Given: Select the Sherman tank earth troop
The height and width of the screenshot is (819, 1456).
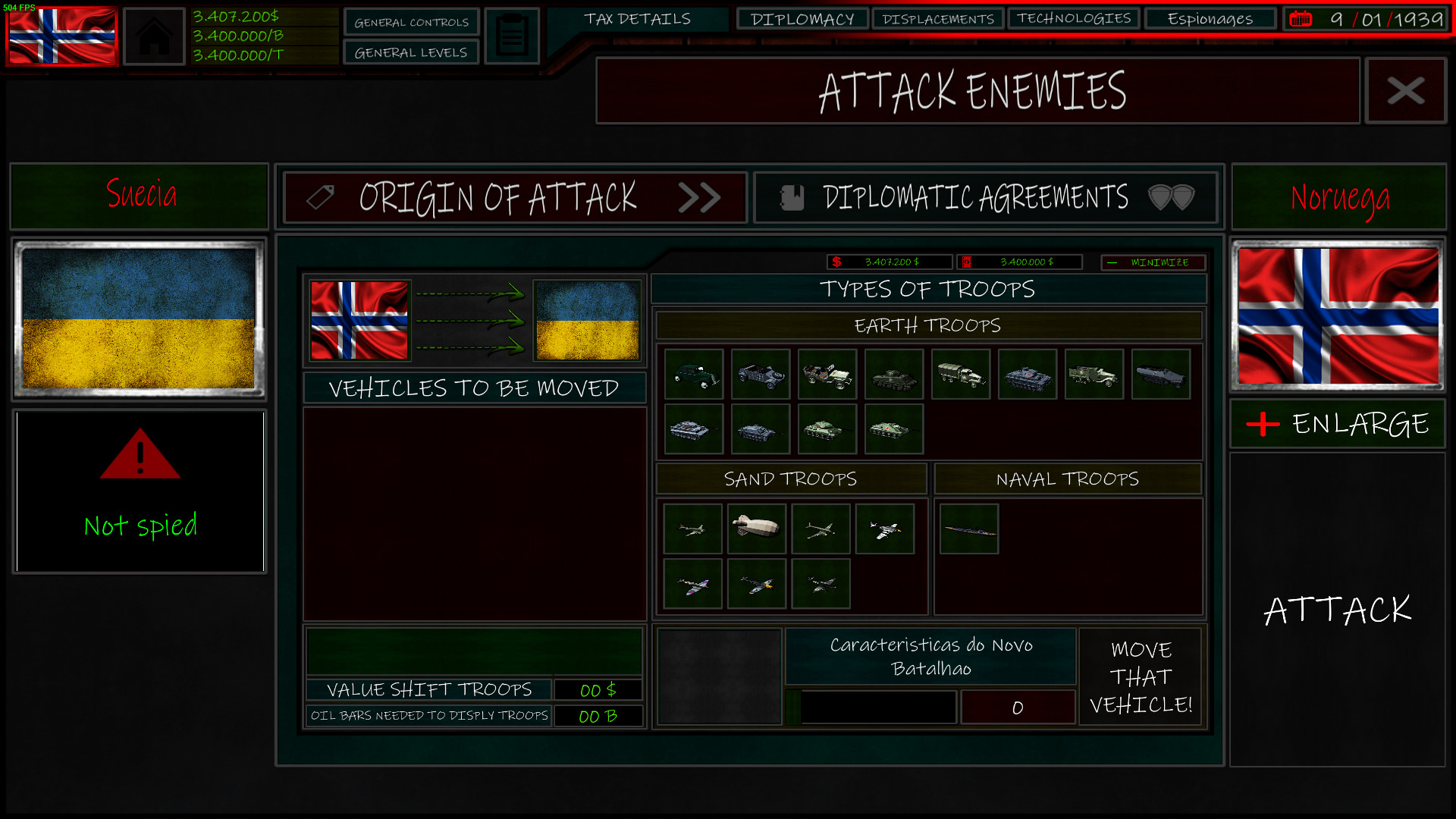Looking at the screenshot, I should [x=893, y=375].
